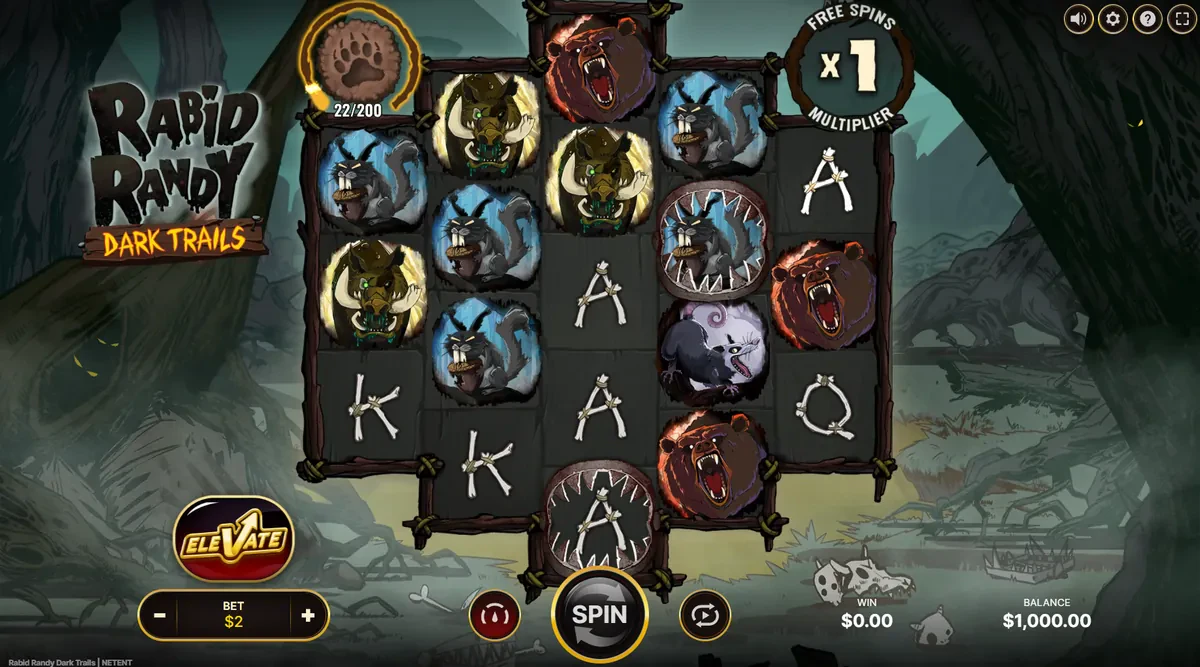Toggle the red turbo spin button

(494, 615)
